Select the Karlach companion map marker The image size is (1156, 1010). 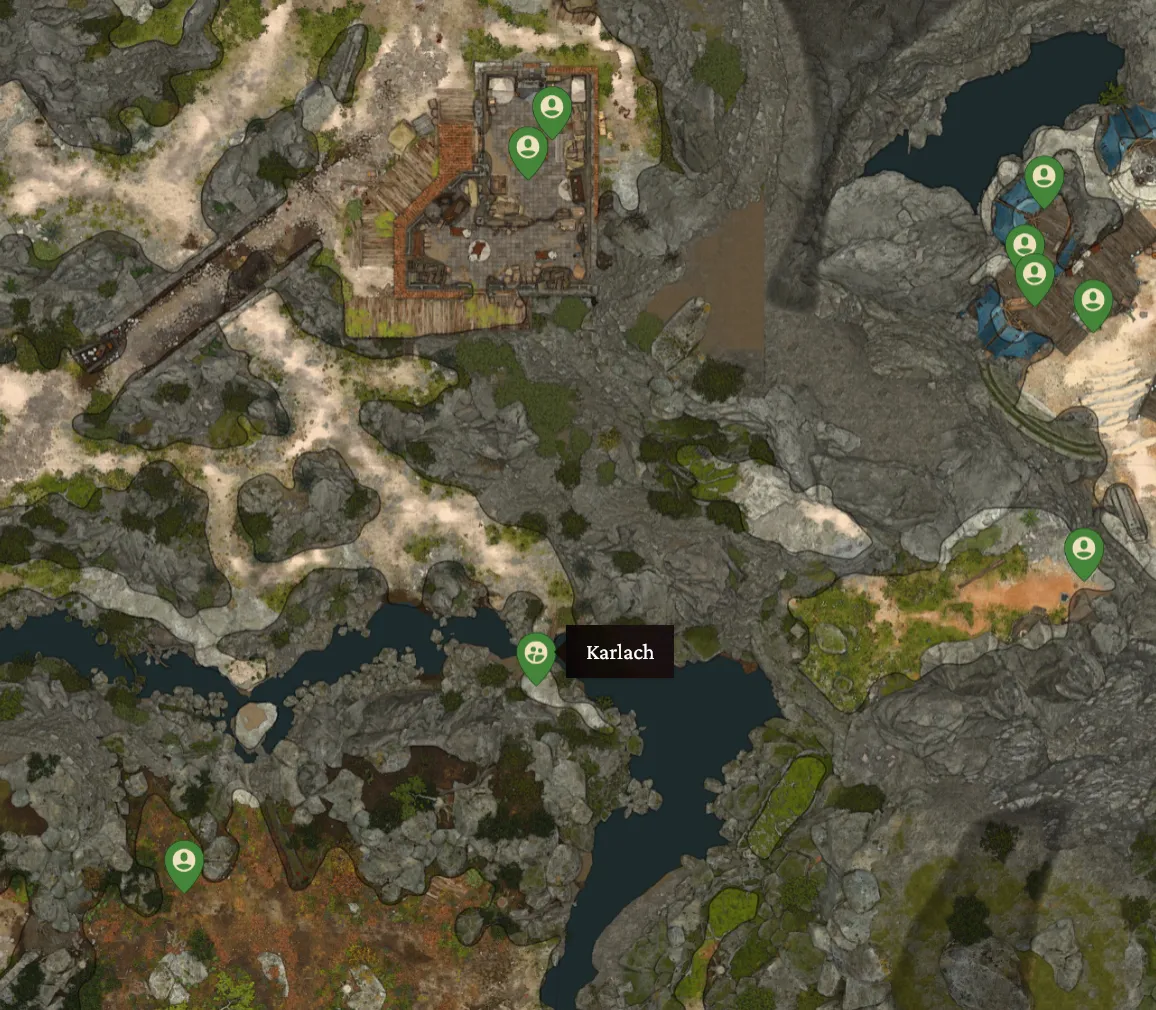[537, 655]
